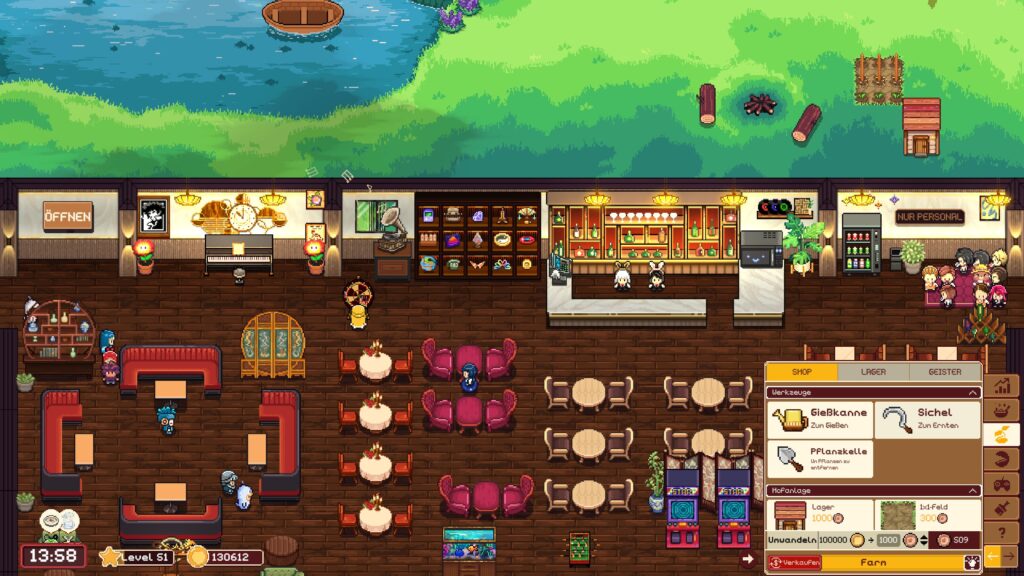
Task: Click the Umwandeln convert button
Action: tap(792, 539)
